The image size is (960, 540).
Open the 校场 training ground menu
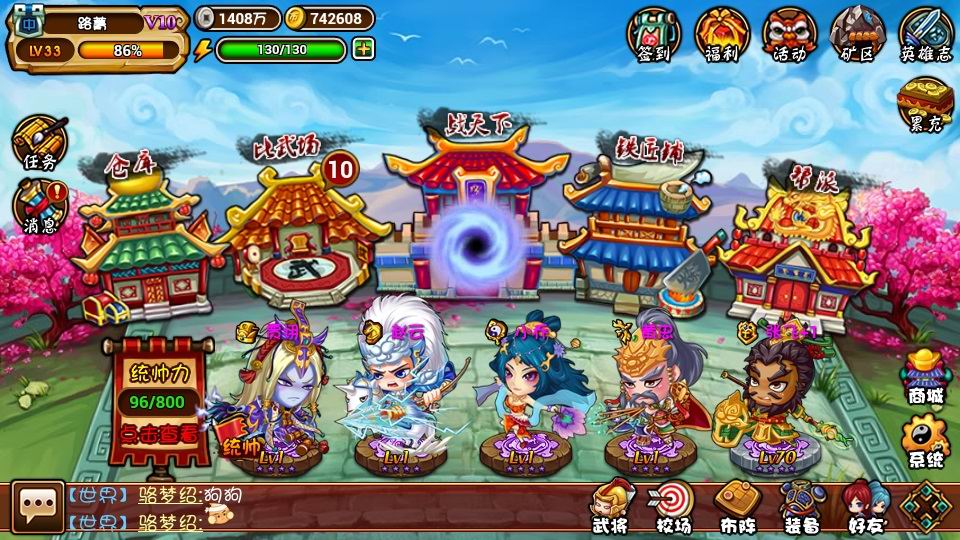(x=672, y=507)
